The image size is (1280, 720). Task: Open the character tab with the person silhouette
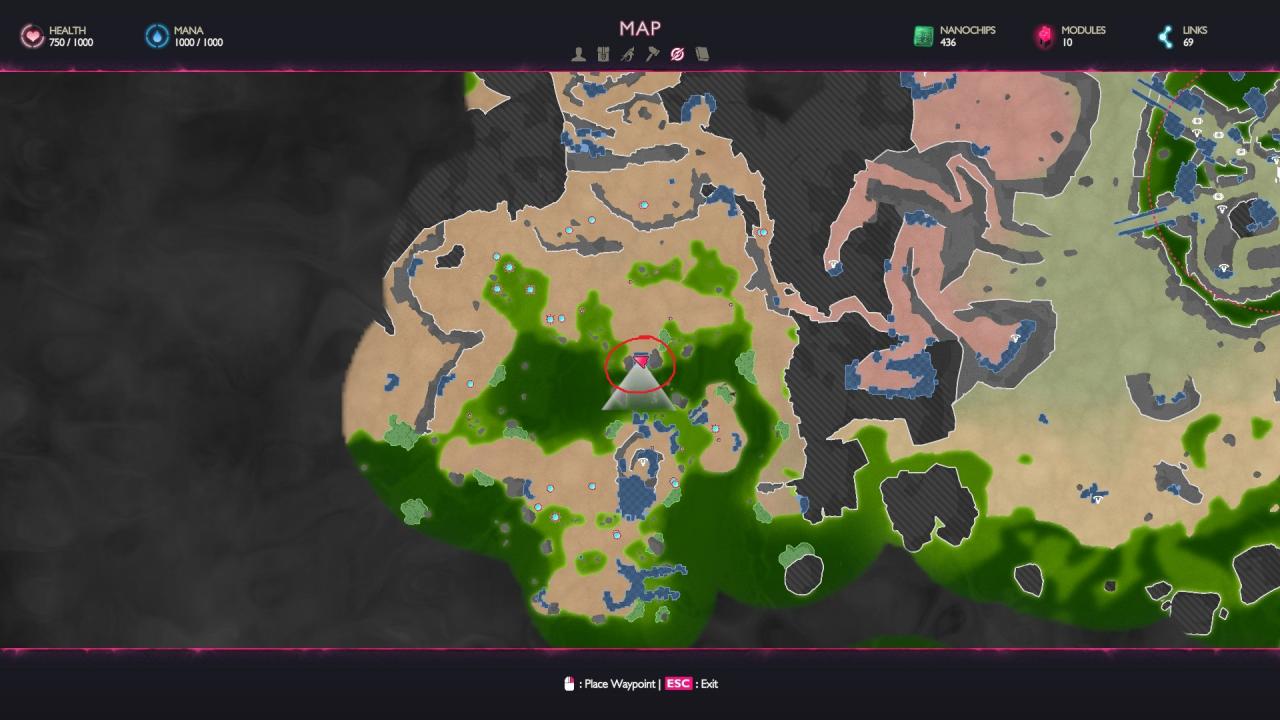click(x=579, y=54)
